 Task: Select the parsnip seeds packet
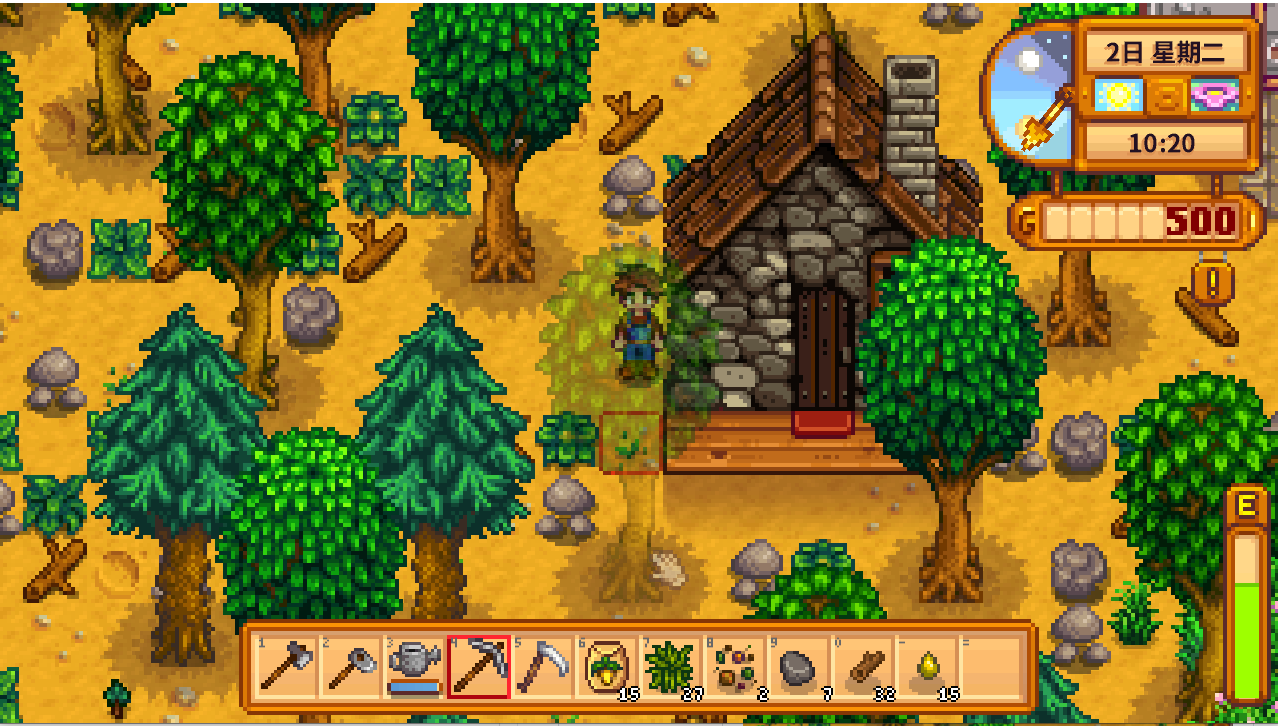tap(606, 667)
